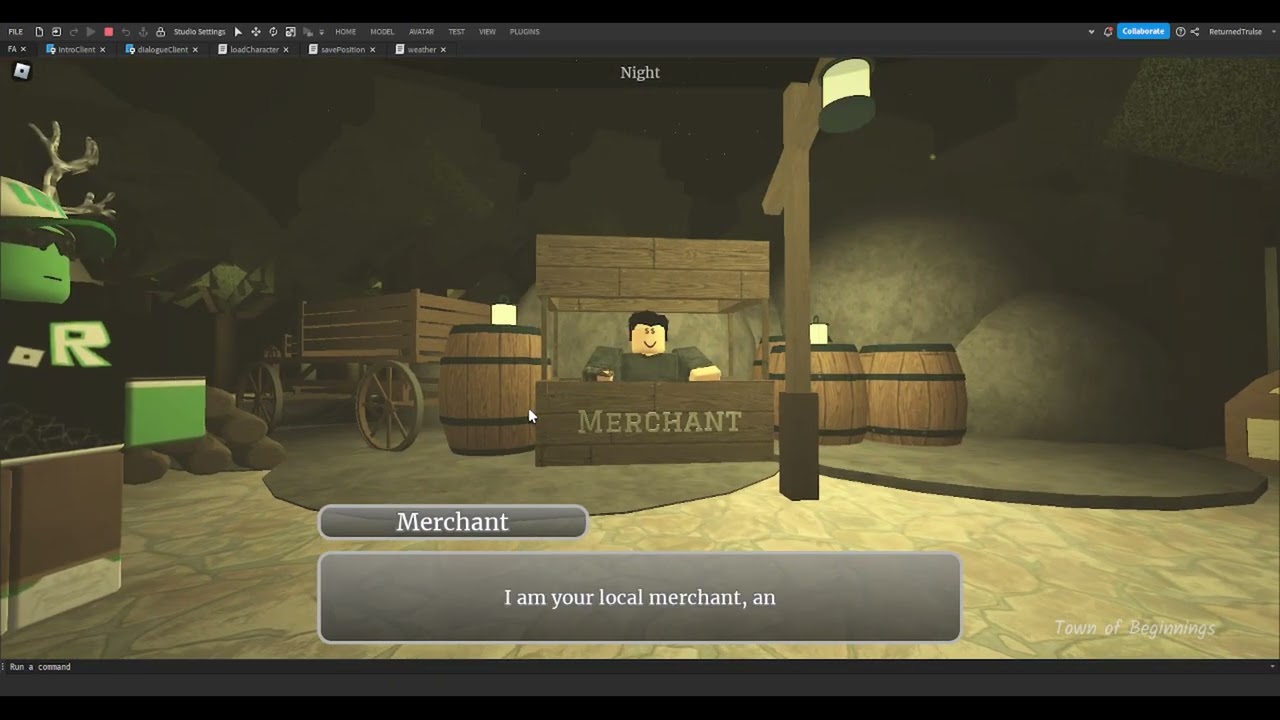Switch to the IntroClient script tab
Screen dimensions: 1280x720
point(76,50)
